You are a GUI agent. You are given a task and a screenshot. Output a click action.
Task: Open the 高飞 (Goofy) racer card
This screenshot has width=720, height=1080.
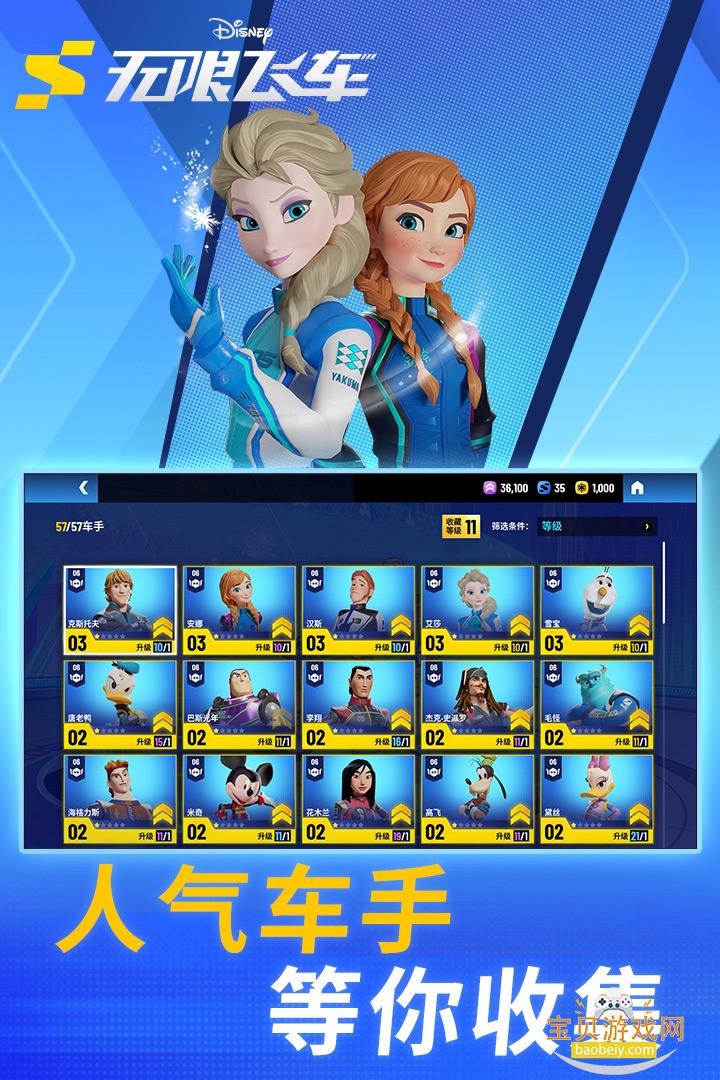pos(478,798)
